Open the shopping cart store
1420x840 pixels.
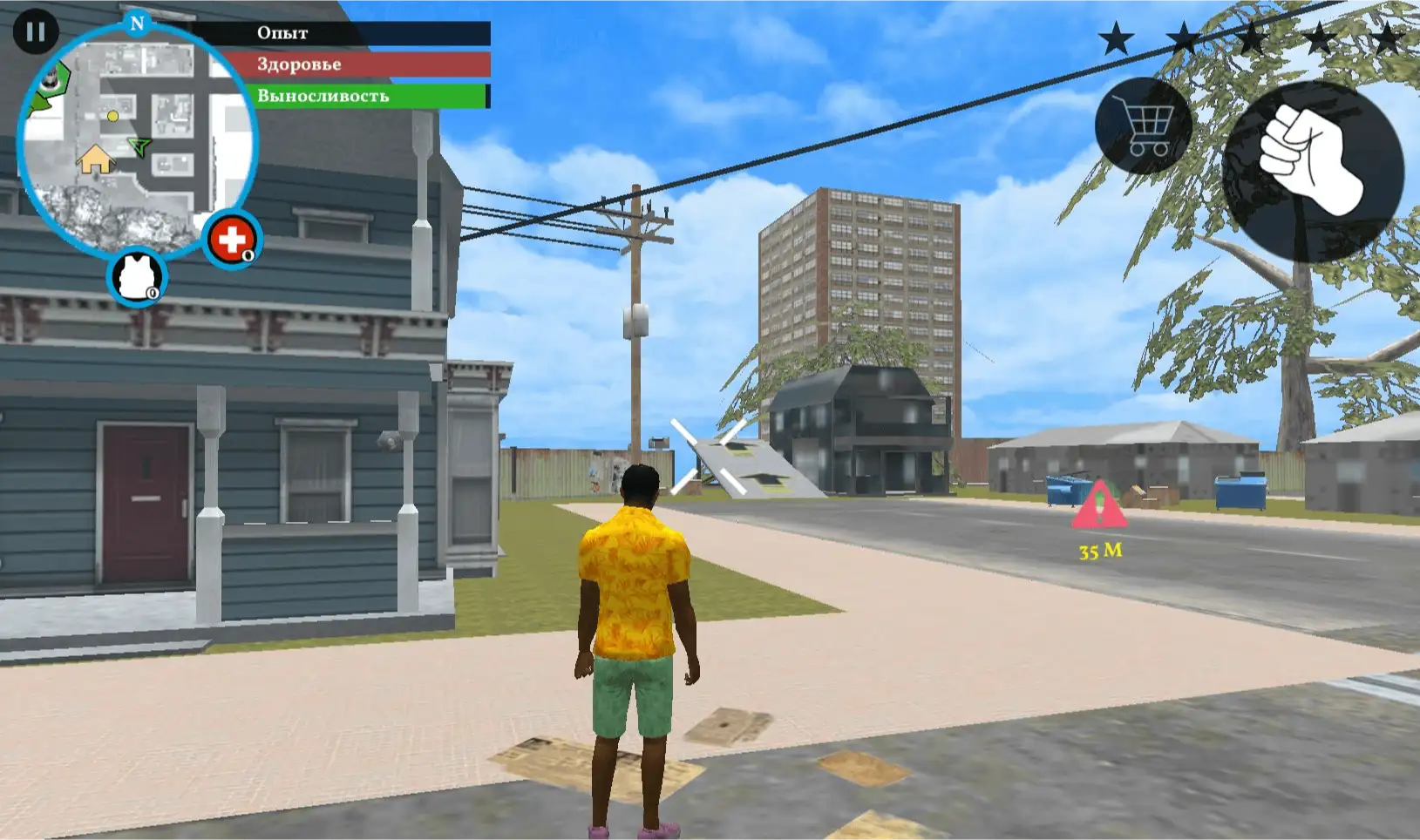1143,126
